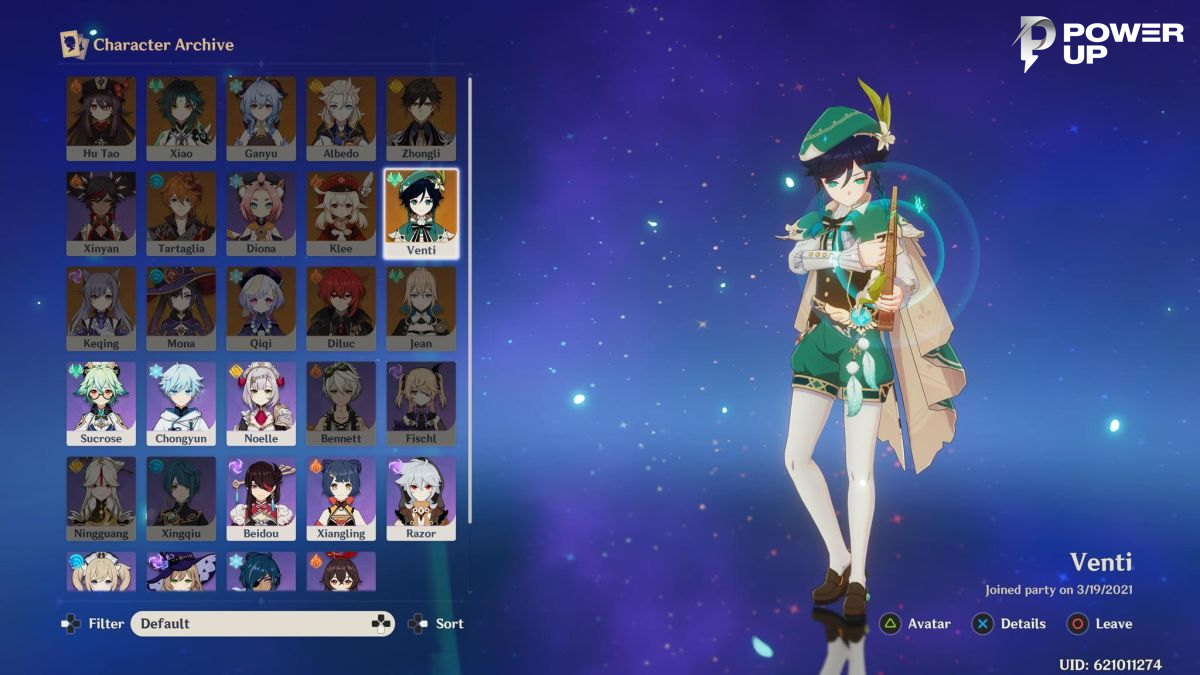Choose the Xiangling character card
Viewport: 1200px width, 675px height.
point(341,498)
